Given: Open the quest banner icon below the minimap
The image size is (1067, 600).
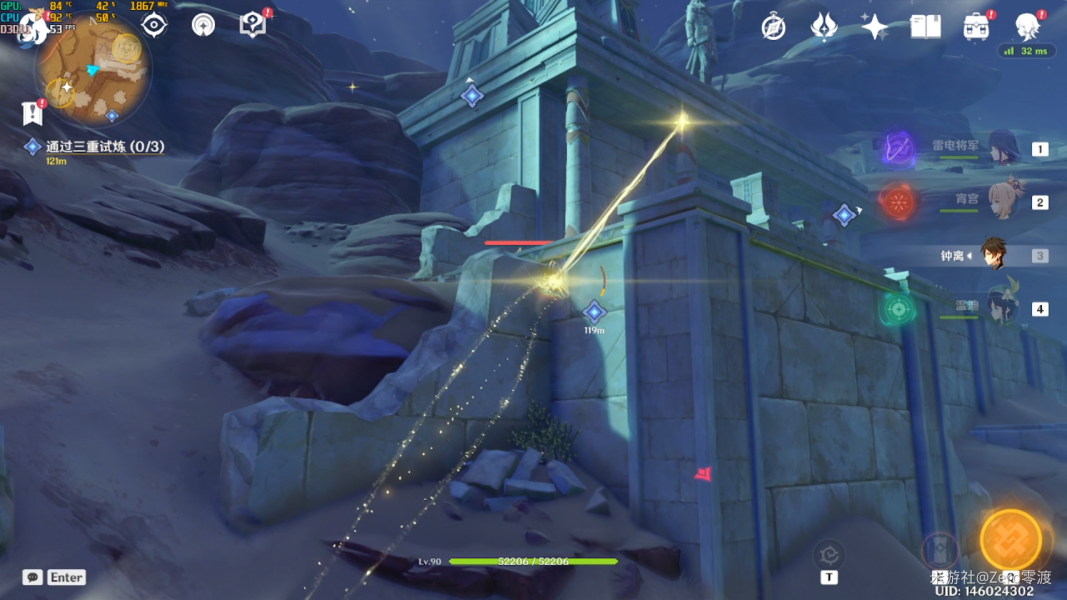Looking at the screenshot, I should (x=32, y=113).
